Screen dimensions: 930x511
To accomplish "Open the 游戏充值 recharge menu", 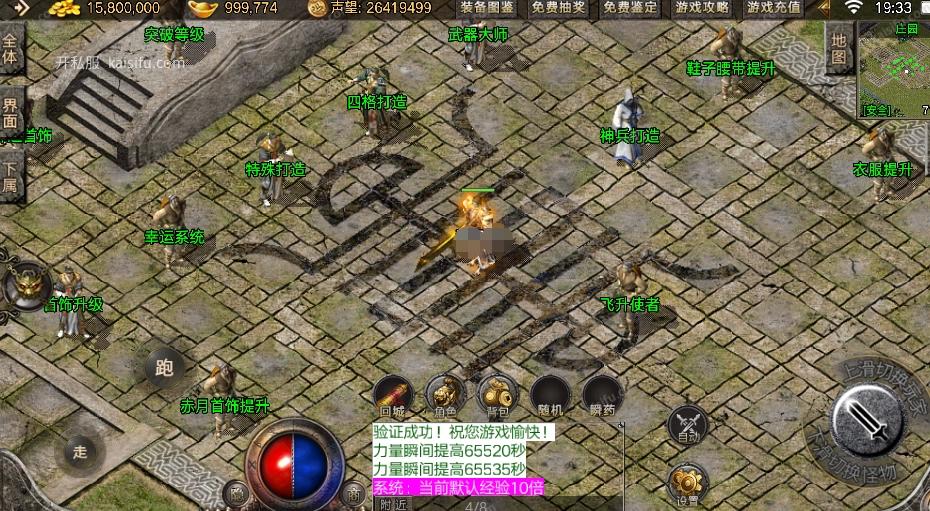I will click(x=773, y=8).
